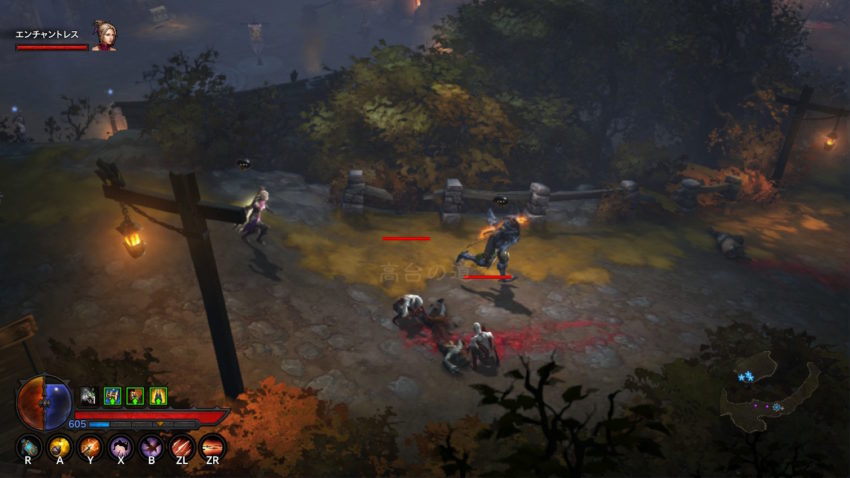
Task: Click the red and blue resource orb
Action: click(x=44, y=402)
